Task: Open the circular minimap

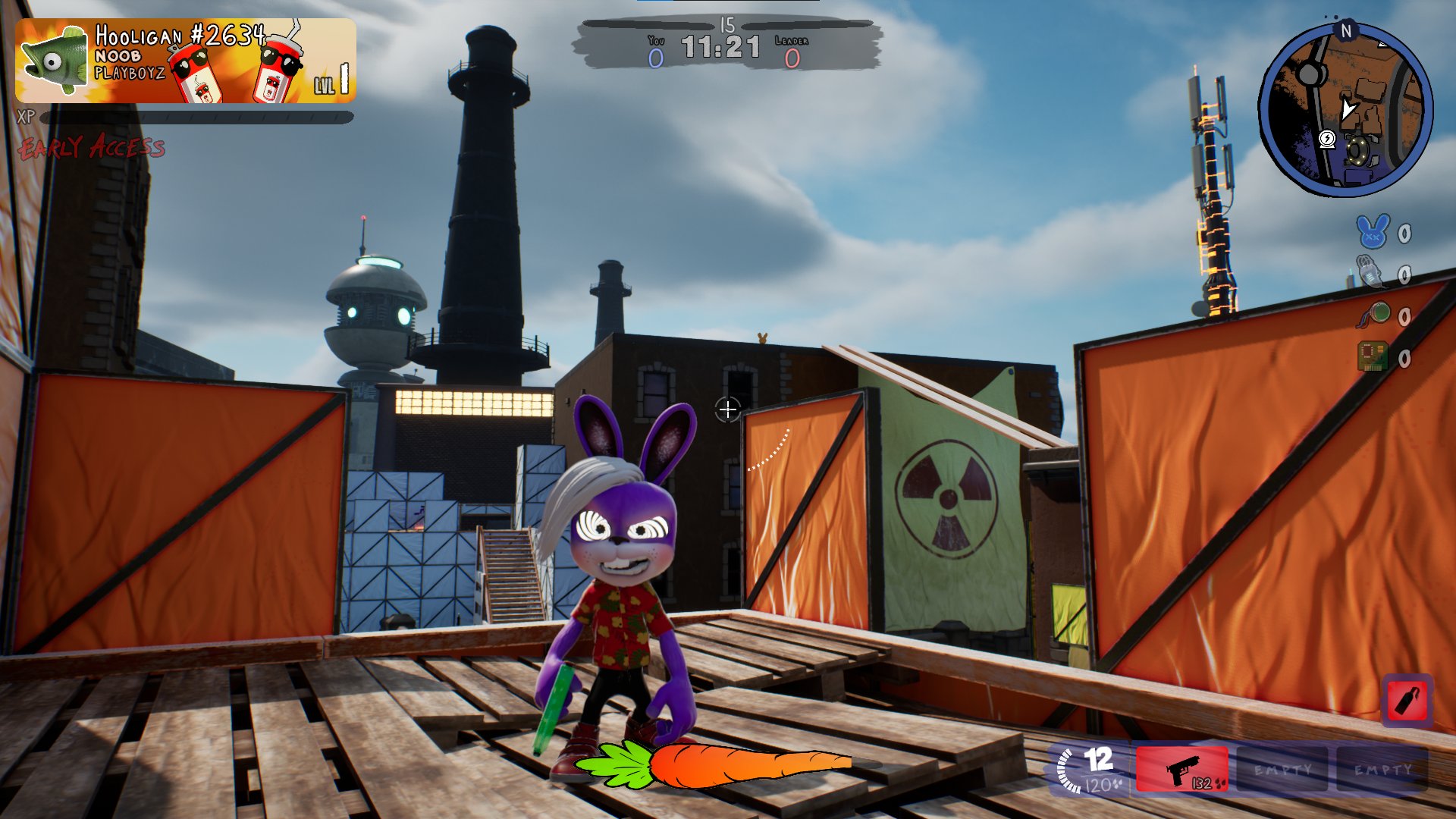Action: tap(1345, 111)
